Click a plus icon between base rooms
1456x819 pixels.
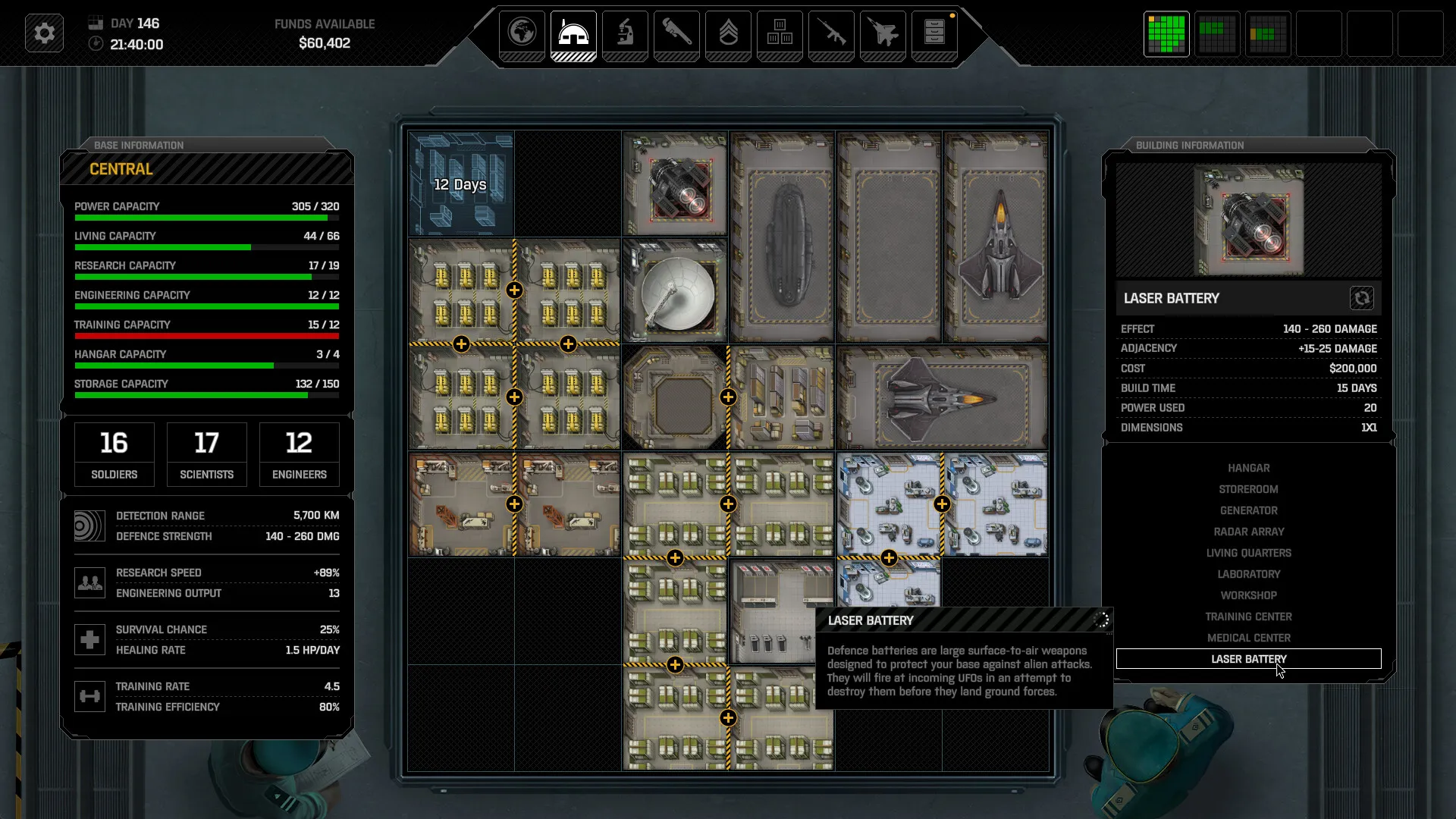click(x=515, y=289)
